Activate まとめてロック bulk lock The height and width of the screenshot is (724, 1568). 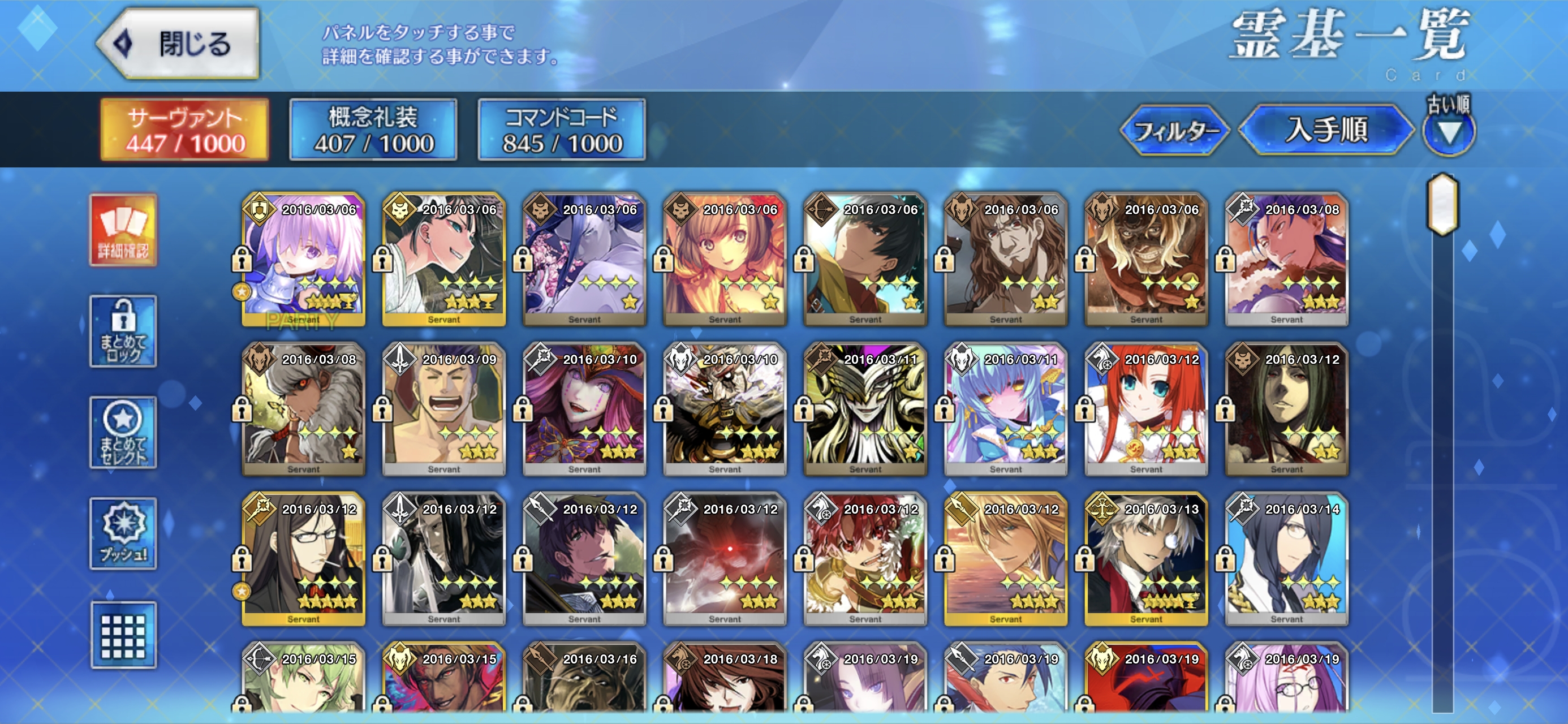tap(123, 331)
